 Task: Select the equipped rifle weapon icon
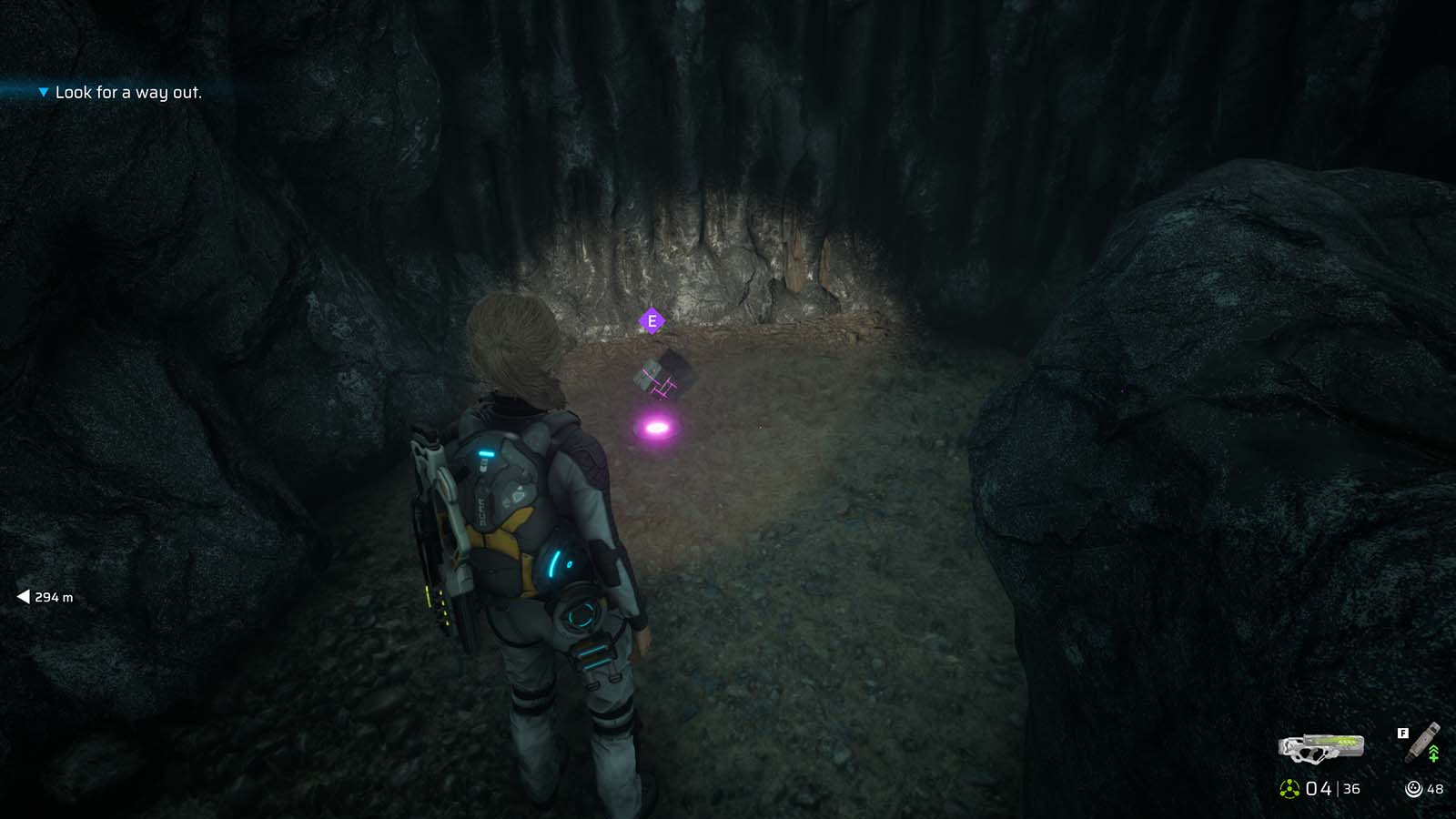pos(1320,748)
